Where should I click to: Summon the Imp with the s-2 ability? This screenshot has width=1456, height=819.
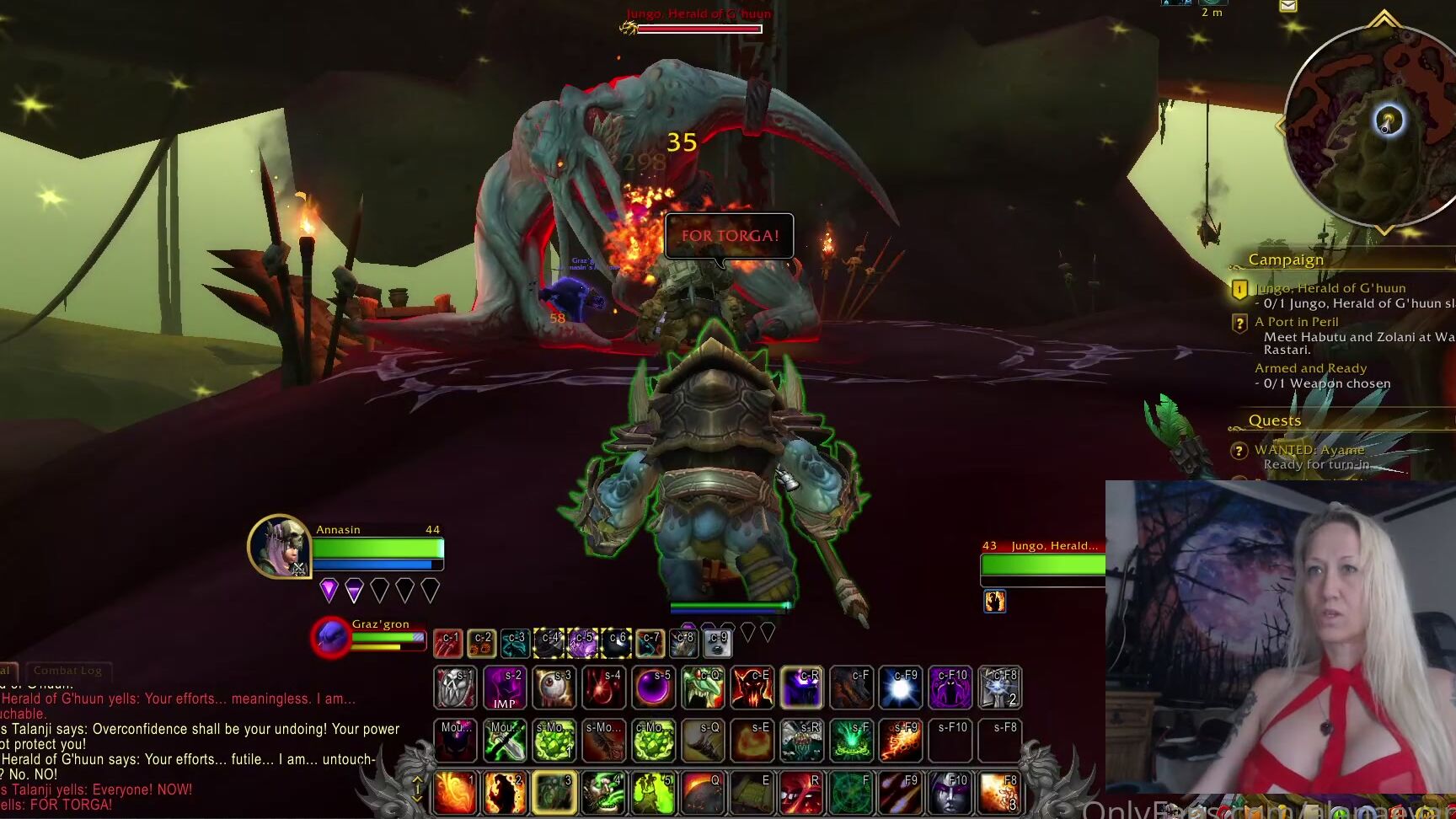pyautogui.click(x=505, y=688)
